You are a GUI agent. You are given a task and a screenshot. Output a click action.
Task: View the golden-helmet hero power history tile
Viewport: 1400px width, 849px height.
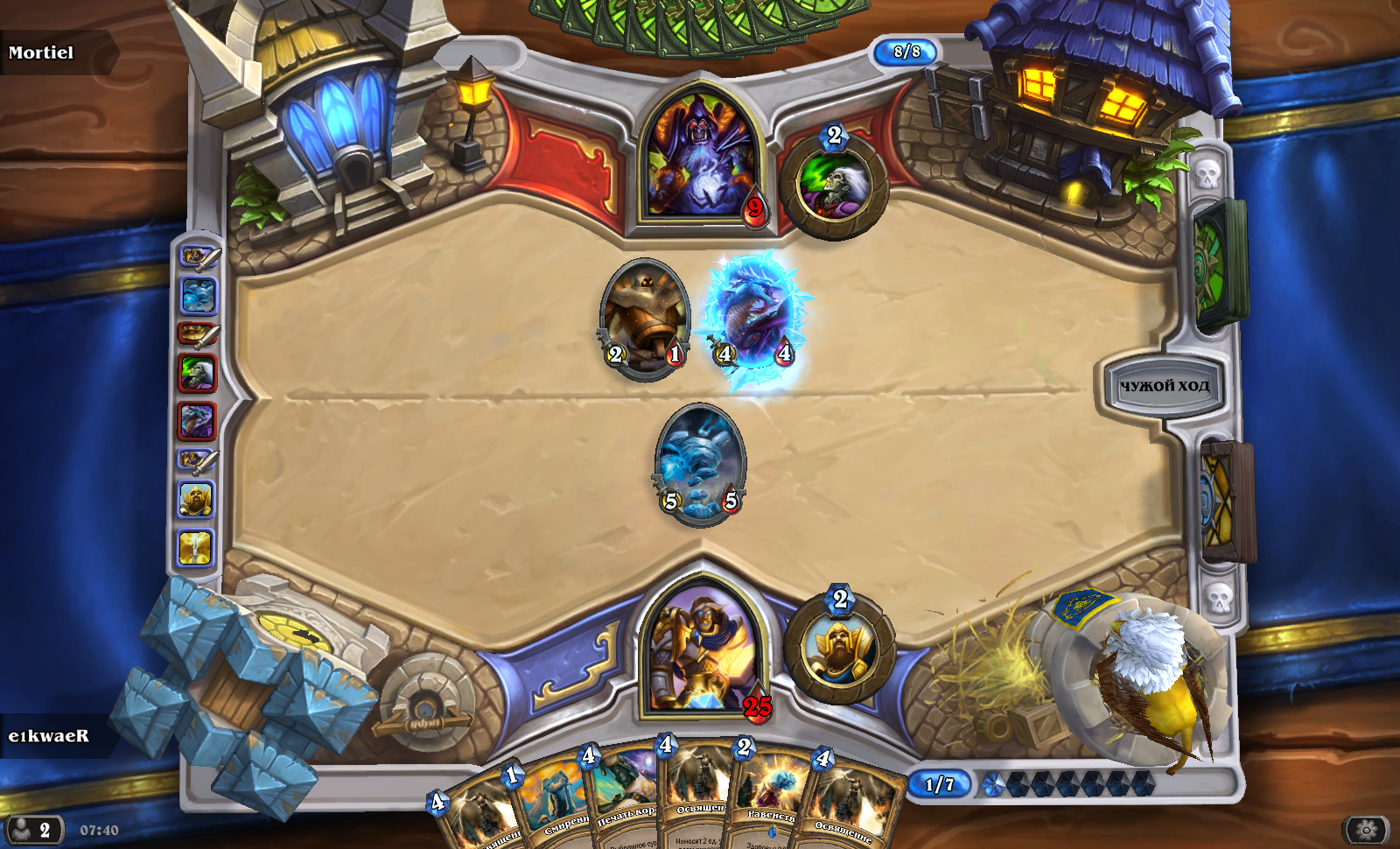coord(197,500)
